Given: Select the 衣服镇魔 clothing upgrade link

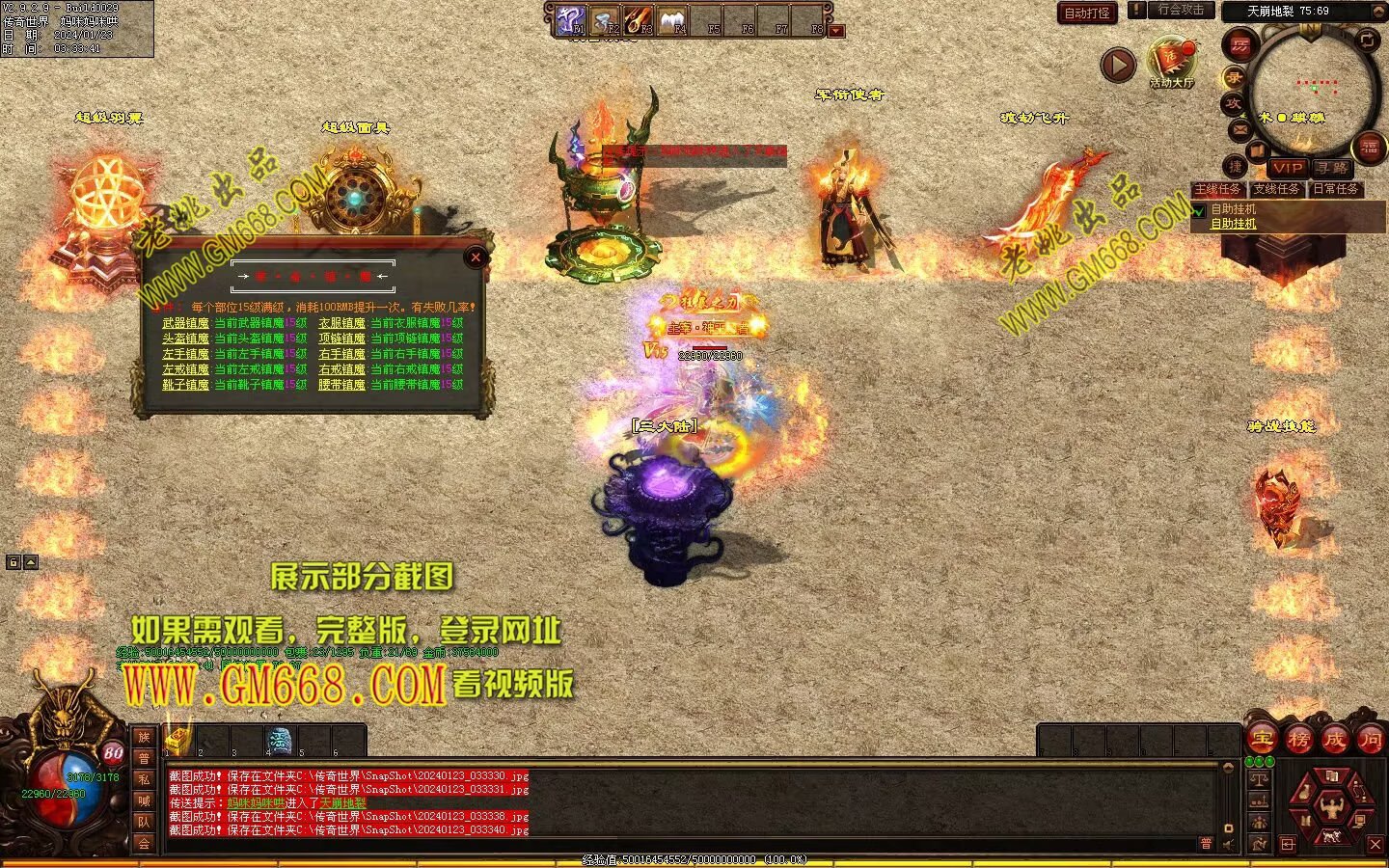Looking at the screenshot, I should pos(341,323).
